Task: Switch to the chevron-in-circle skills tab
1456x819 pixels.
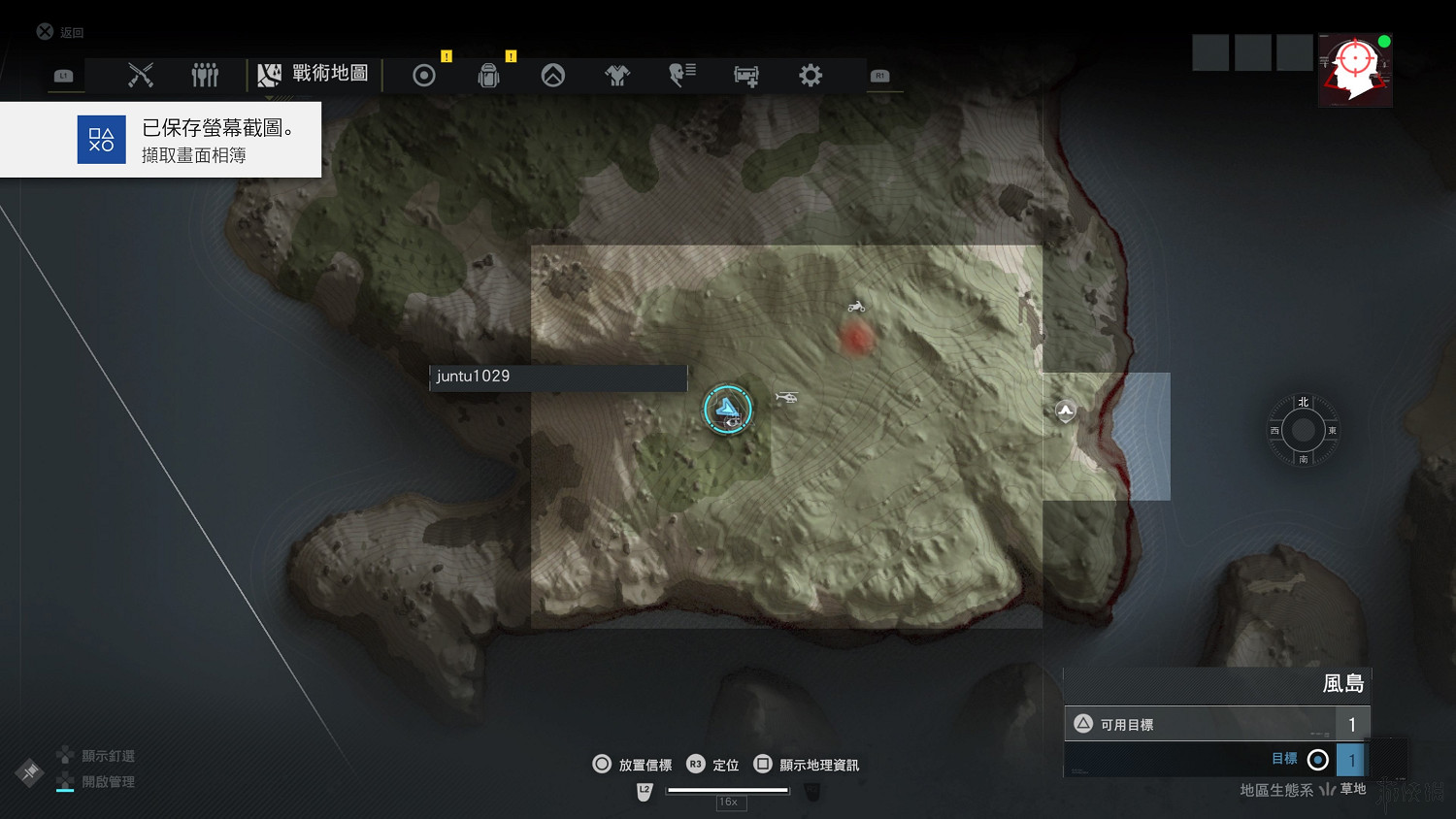Action: (553, 76)
